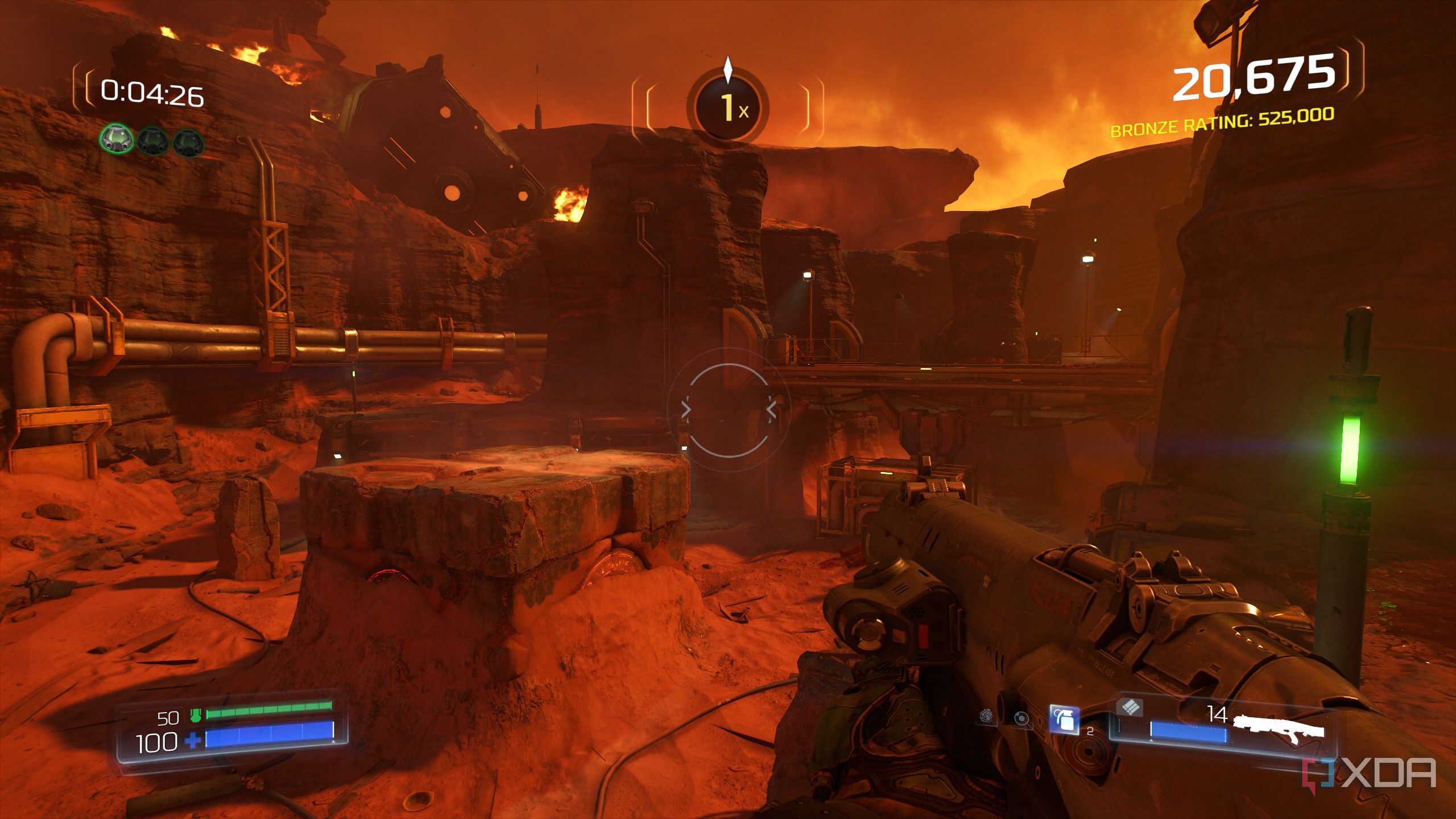
Task: Click the 1x score multiplier badge
Action: (x=729, y=105)
